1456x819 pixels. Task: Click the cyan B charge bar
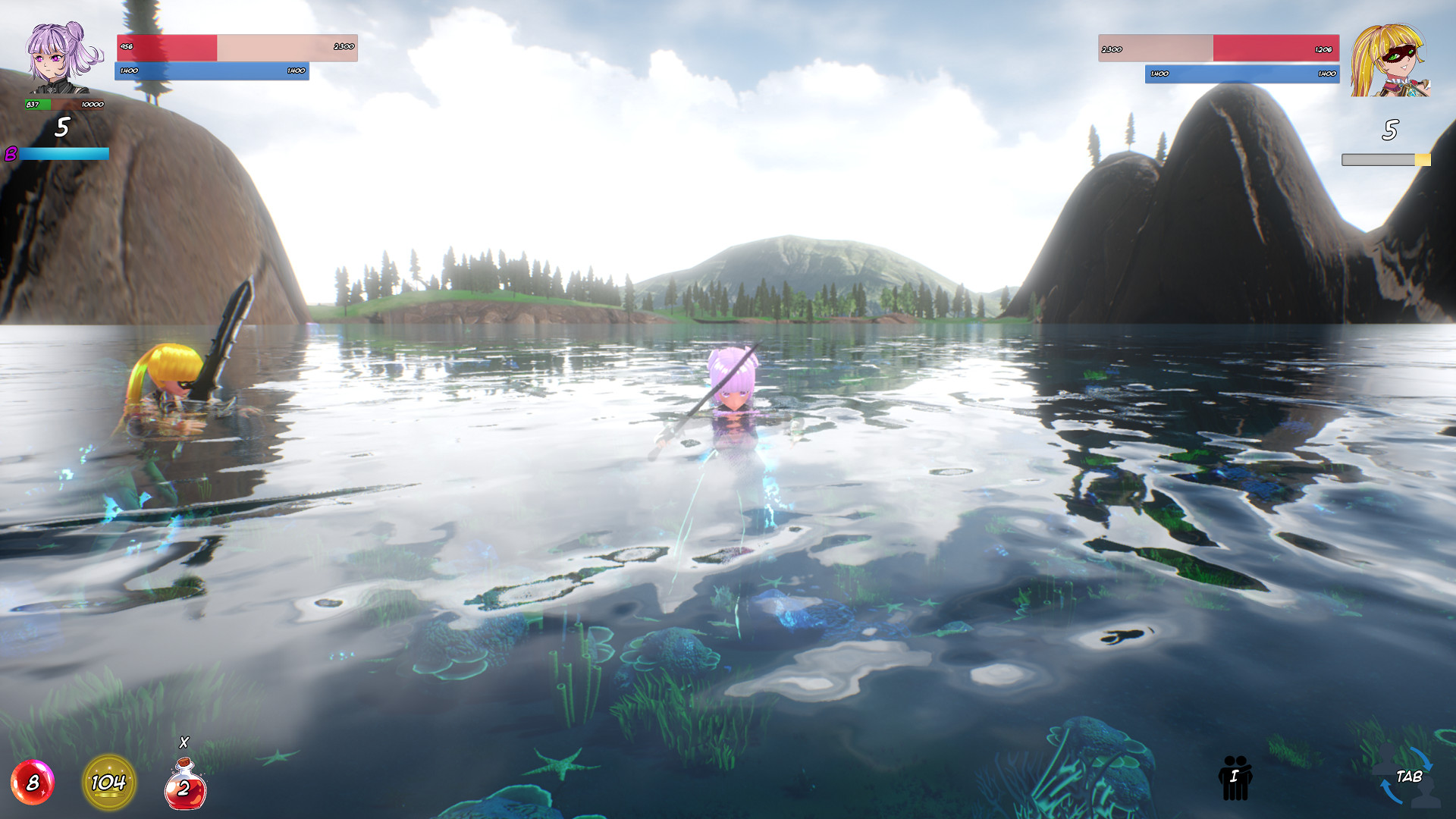[64, 155]
